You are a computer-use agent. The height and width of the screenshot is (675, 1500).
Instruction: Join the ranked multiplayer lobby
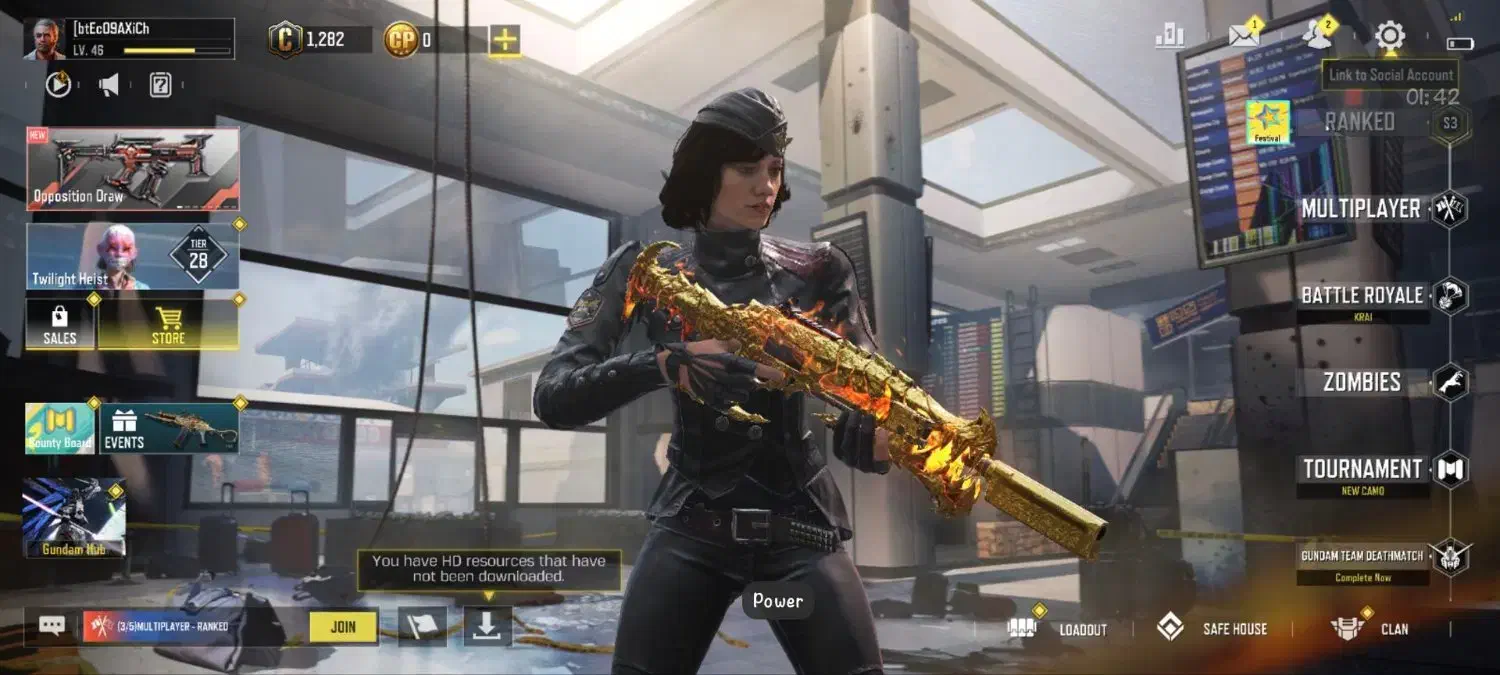[x=343, y=627]
